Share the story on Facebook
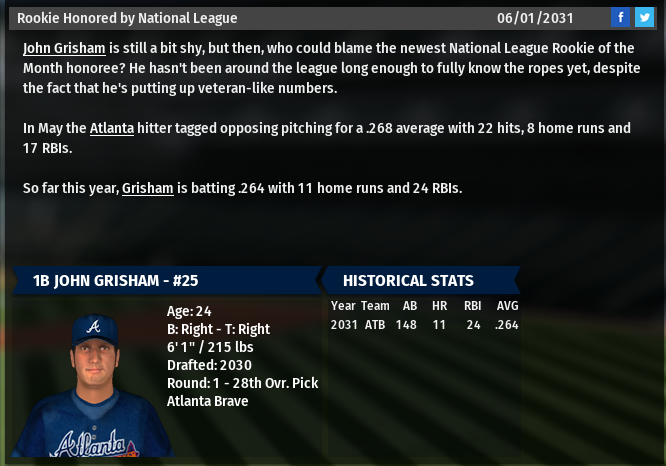666x466 pixels. click(x=621, y=17)
